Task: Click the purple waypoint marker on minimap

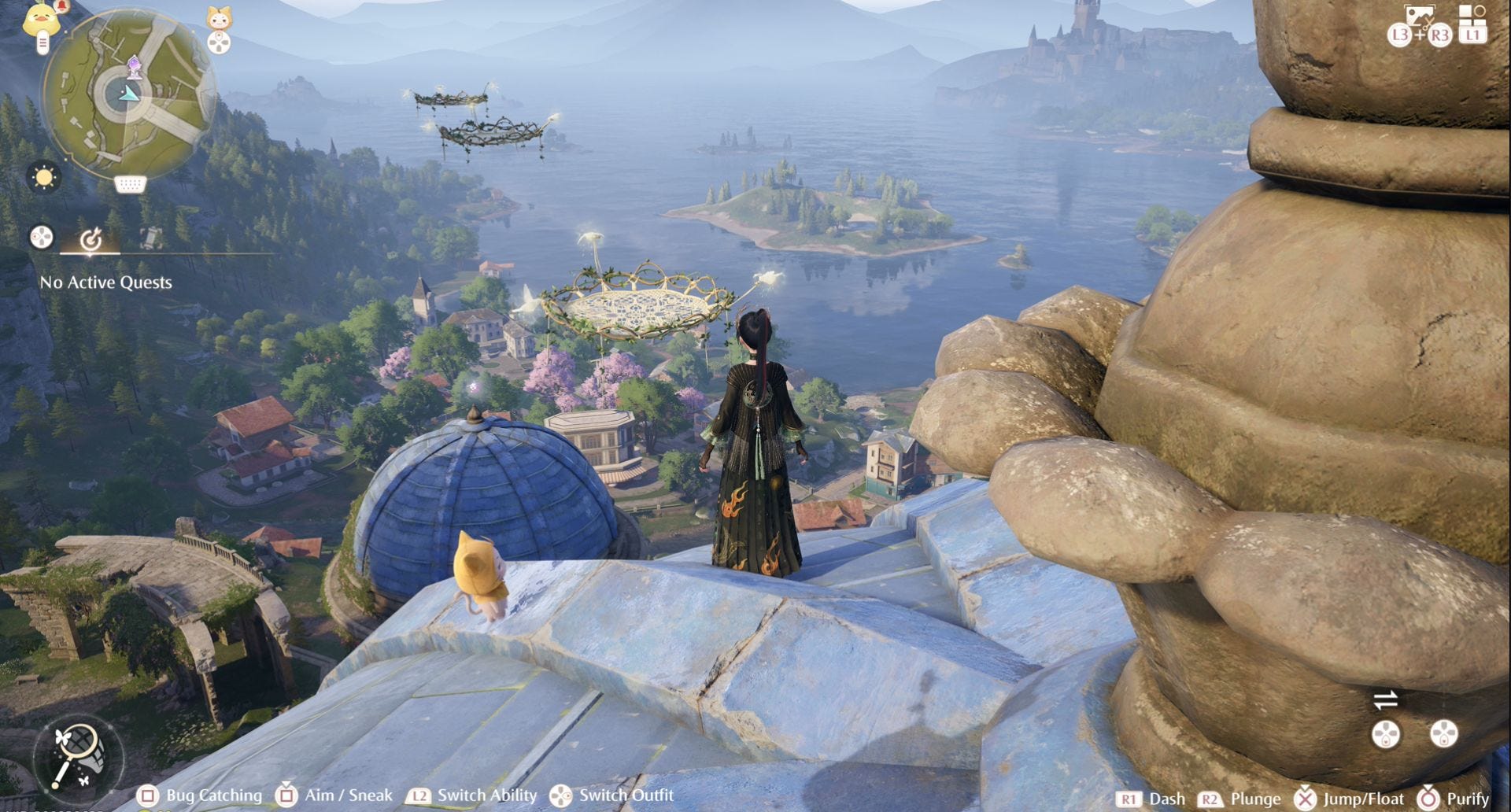Action: point(135,66)
